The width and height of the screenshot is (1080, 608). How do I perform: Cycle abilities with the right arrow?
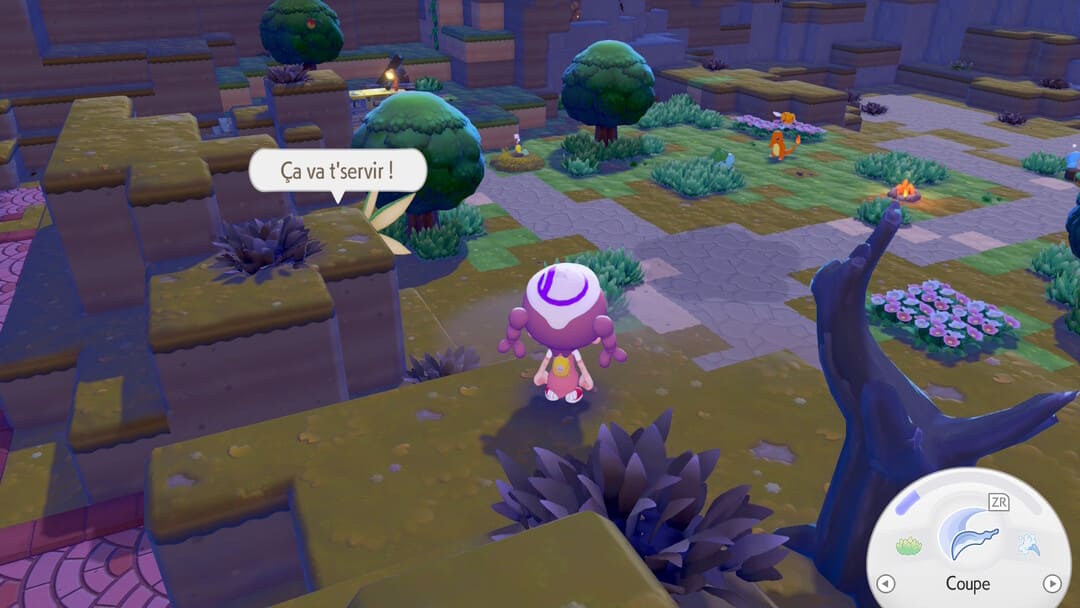1051,583
